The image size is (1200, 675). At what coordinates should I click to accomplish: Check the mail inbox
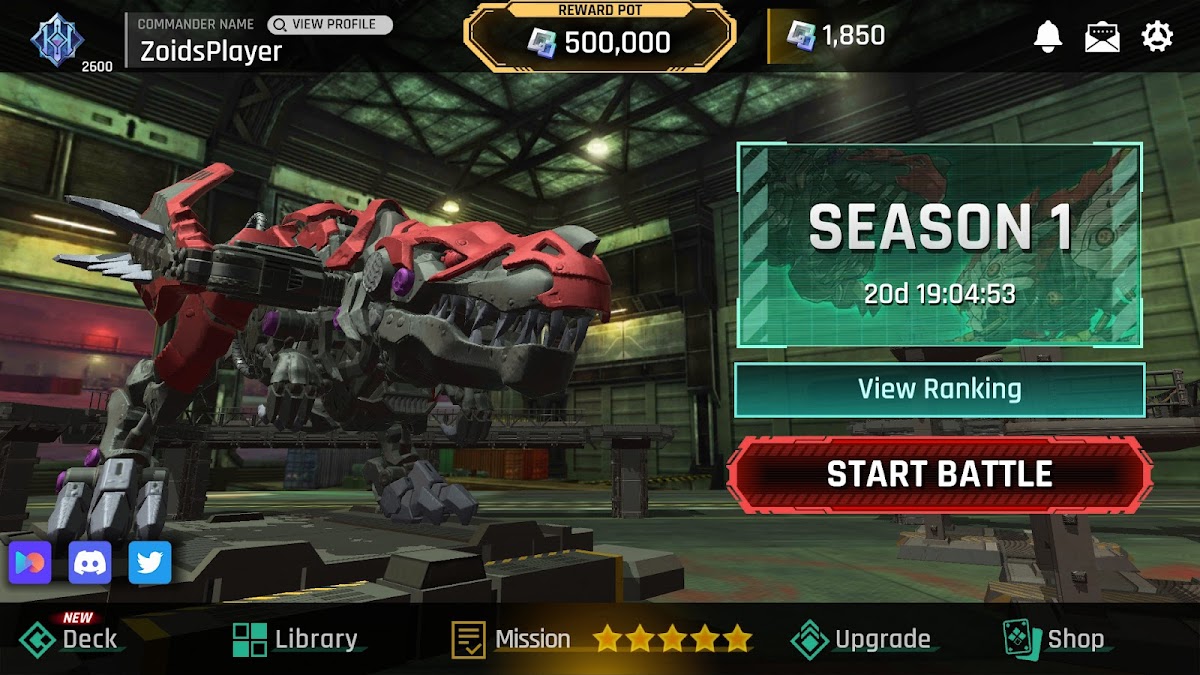pos(1102,37)
